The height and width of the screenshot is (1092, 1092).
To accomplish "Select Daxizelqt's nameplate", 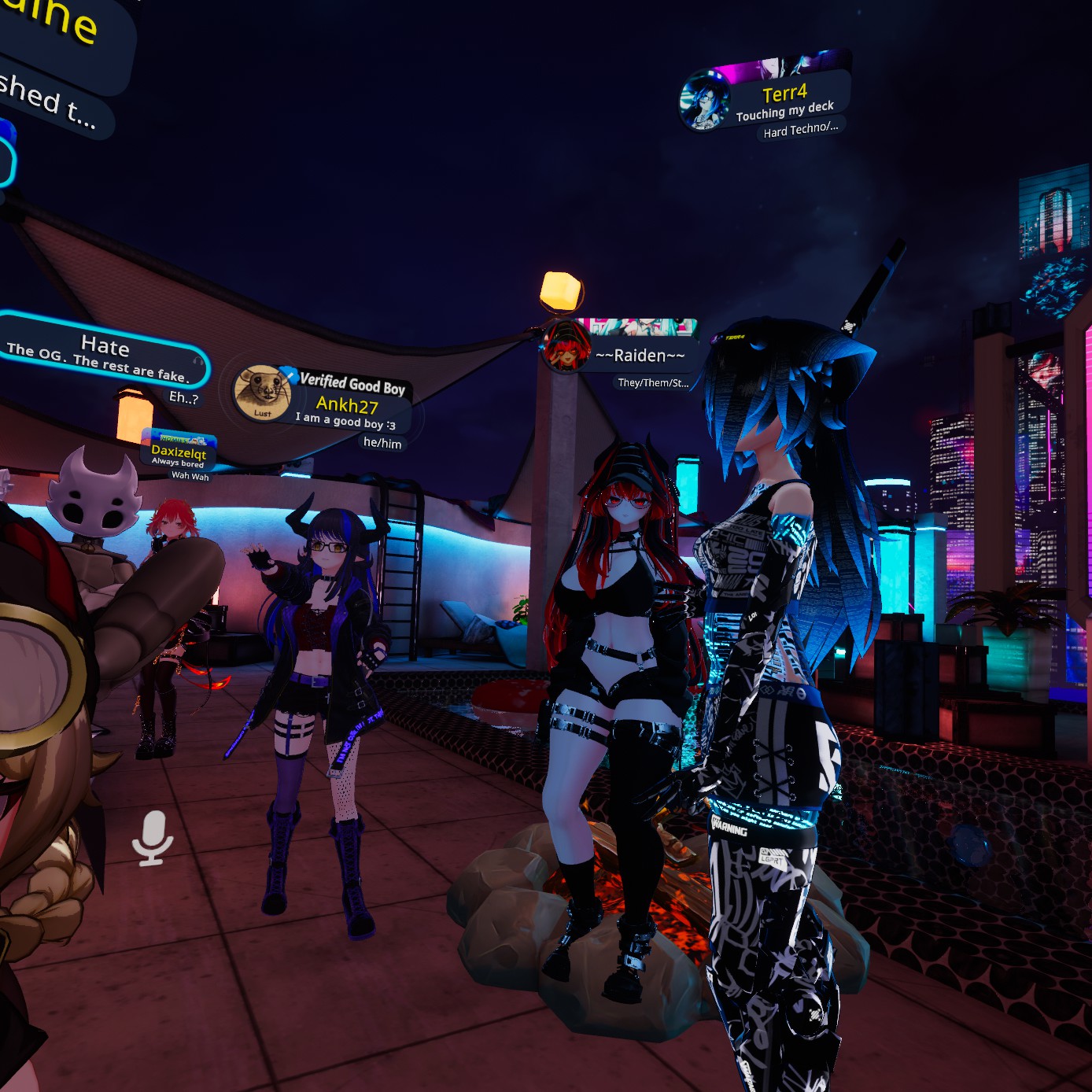I will (179, 452).
